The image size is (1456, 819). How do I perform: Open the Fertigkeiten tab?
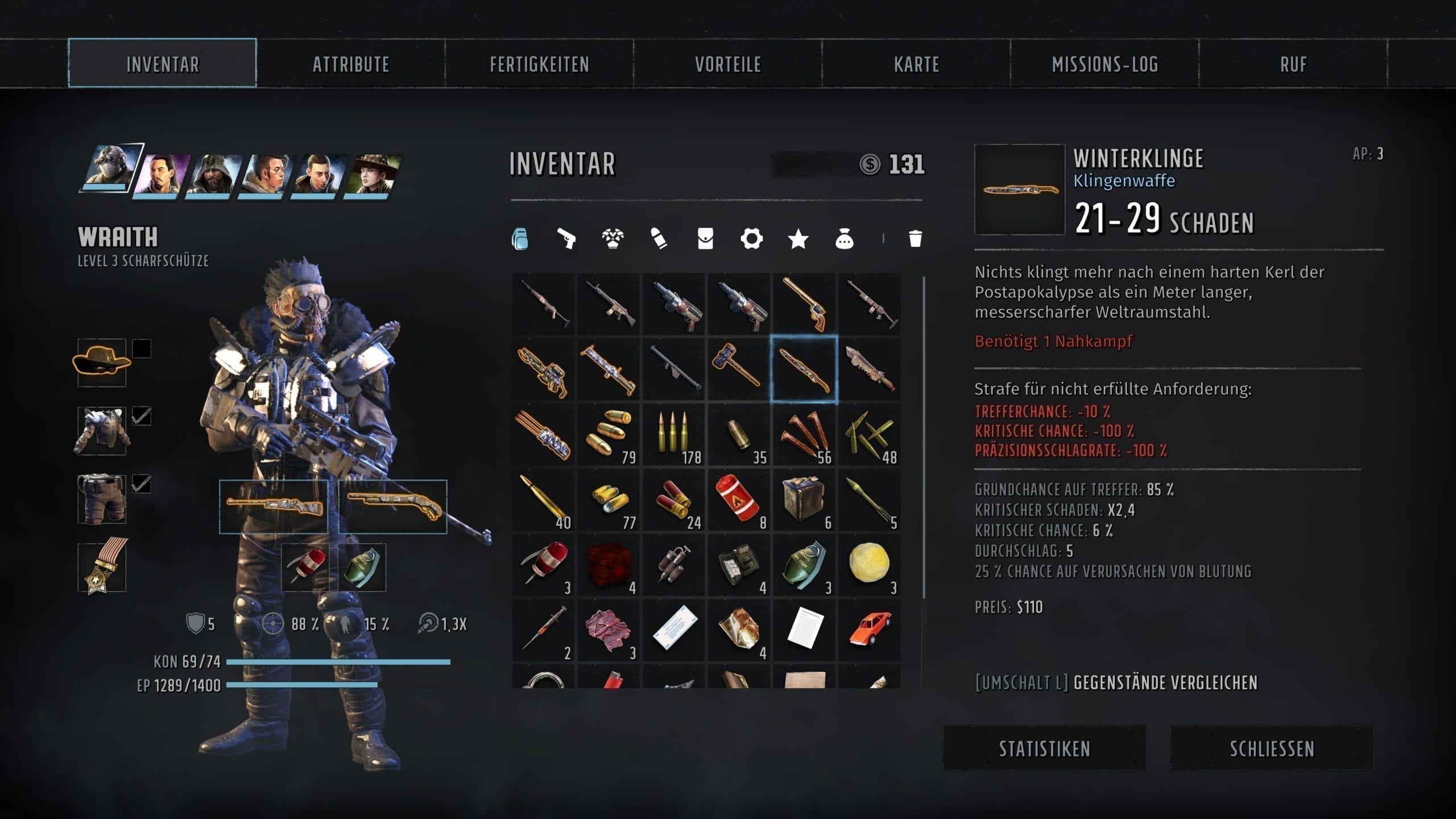(539, 64)
